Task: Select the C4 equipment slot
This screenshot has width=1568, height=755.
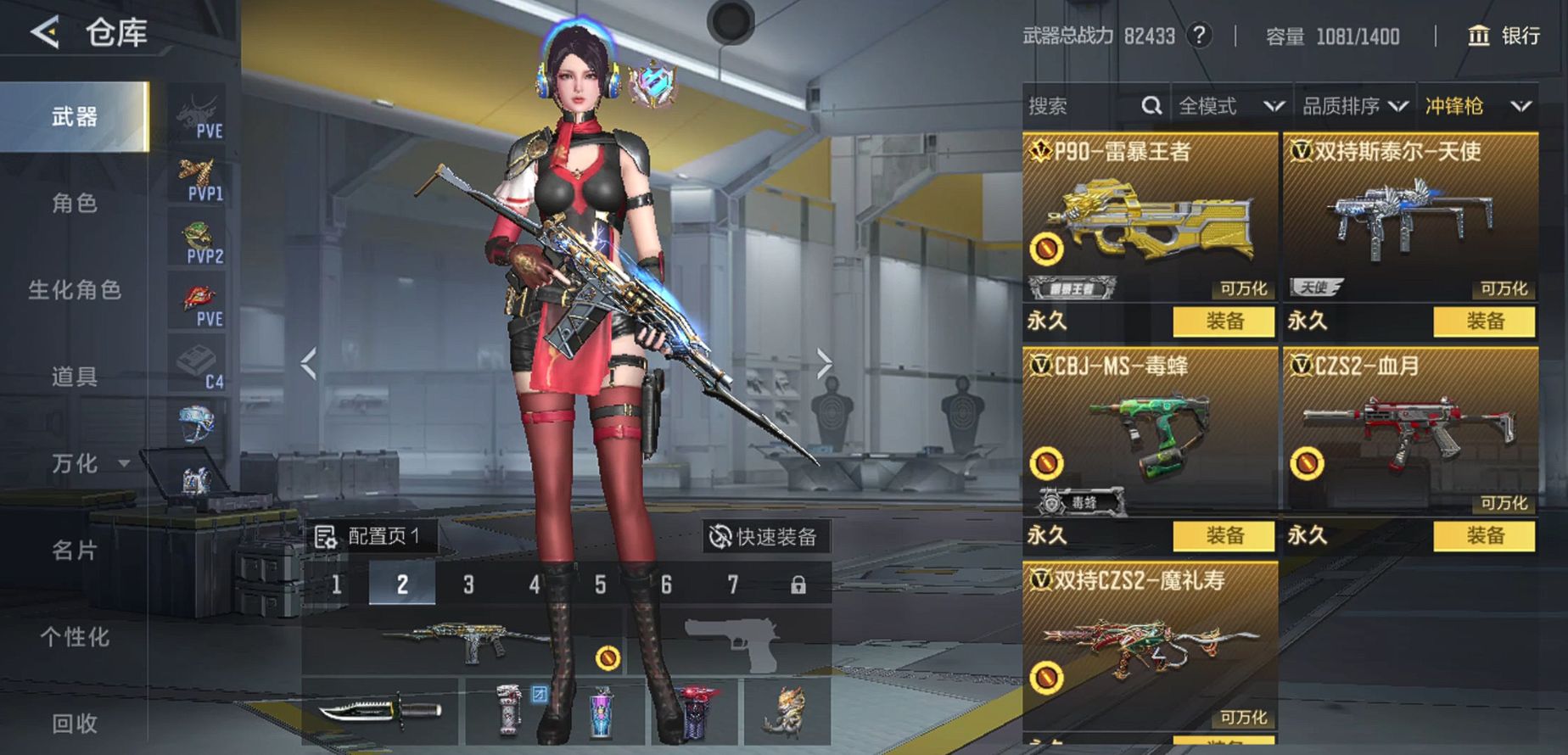Action: click(x=199, y=366)
